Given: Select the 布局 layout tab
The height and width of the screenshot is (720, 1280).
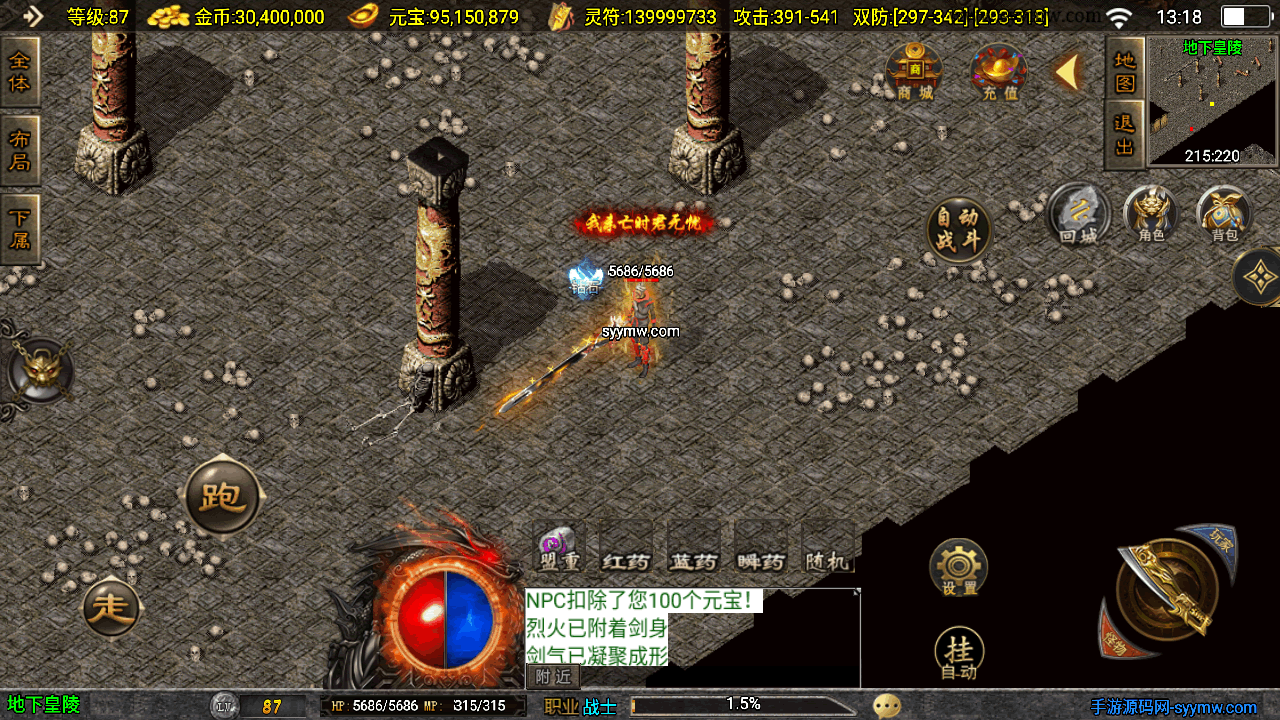Looking at the screenshot, I should tap(20, 150).
